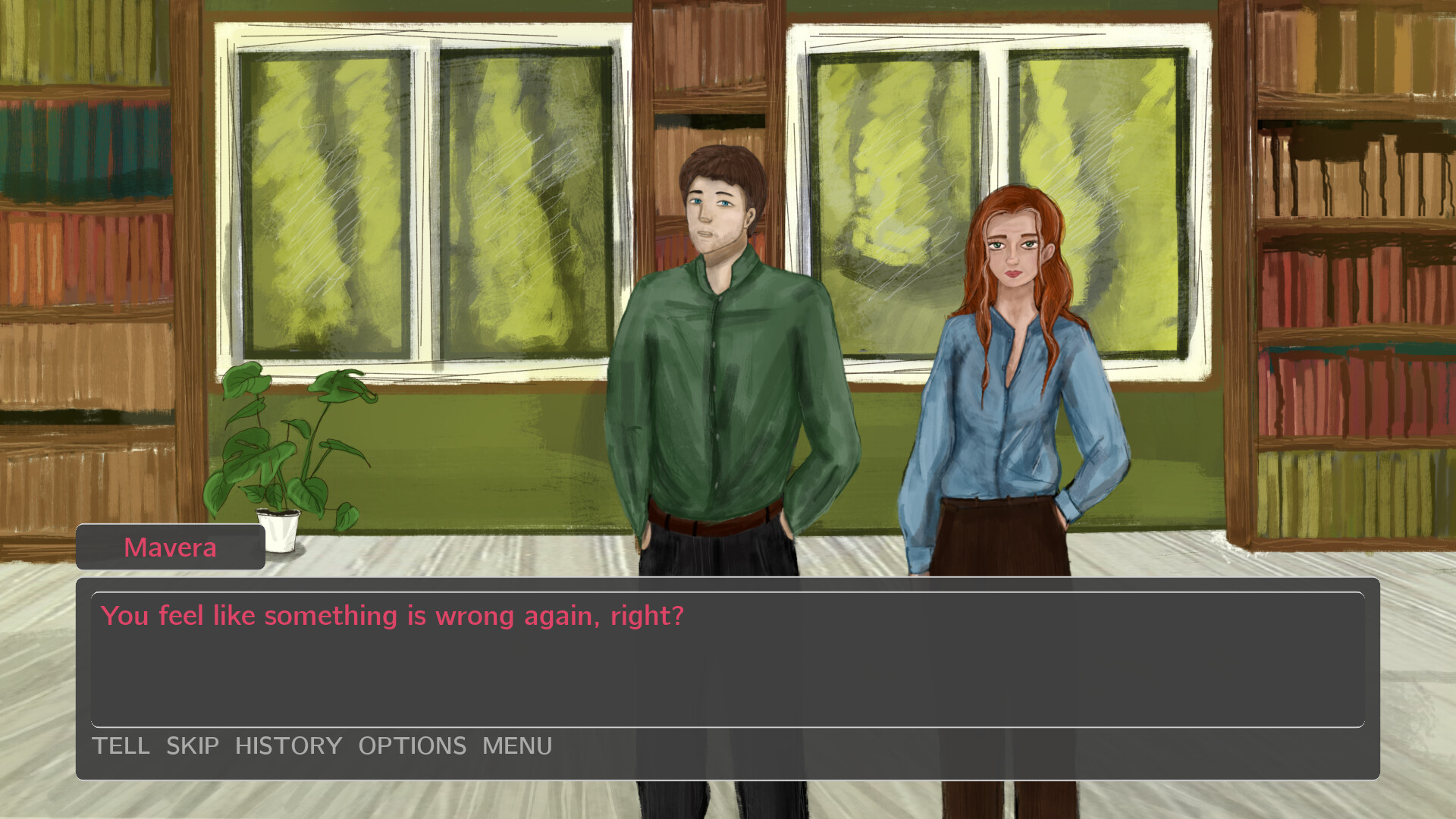Click the Mavera name plate
Viewport: 1456px width, 819px height.
point(170,548)
